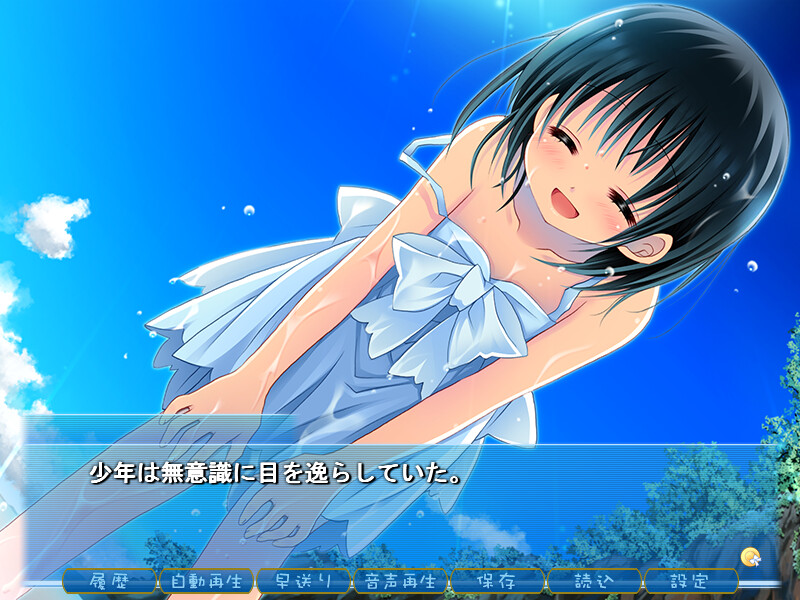Open the 履歴 history log
800x600 pixels.
(110, 580)
